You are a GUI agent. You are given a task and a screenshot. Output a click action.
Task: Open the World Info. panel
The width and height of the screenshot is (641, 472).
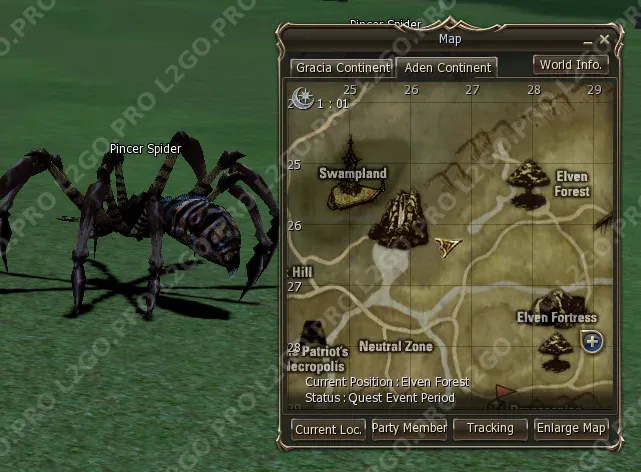pyautogui.click(x=570, y=65)
